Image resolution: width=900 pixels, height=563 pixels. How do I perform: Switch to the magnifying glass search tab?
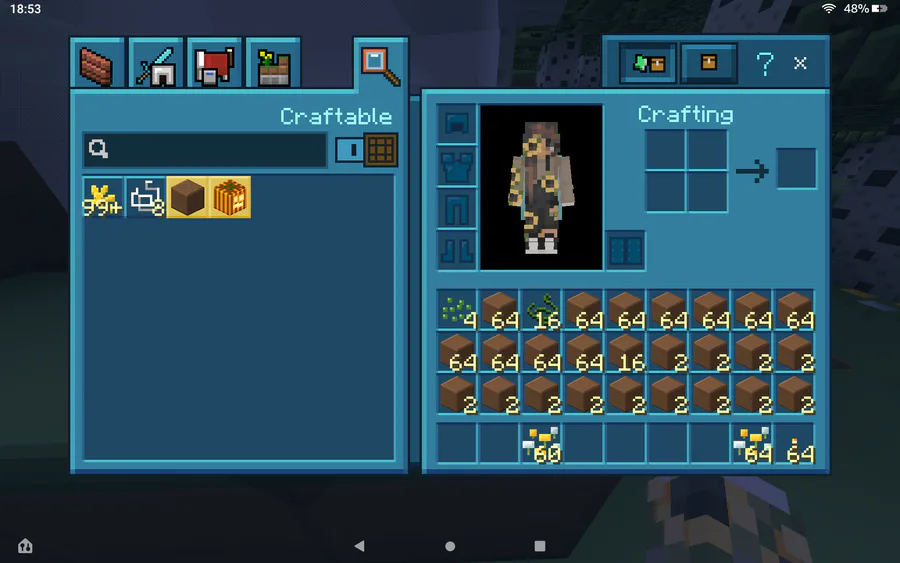point(380,64)
